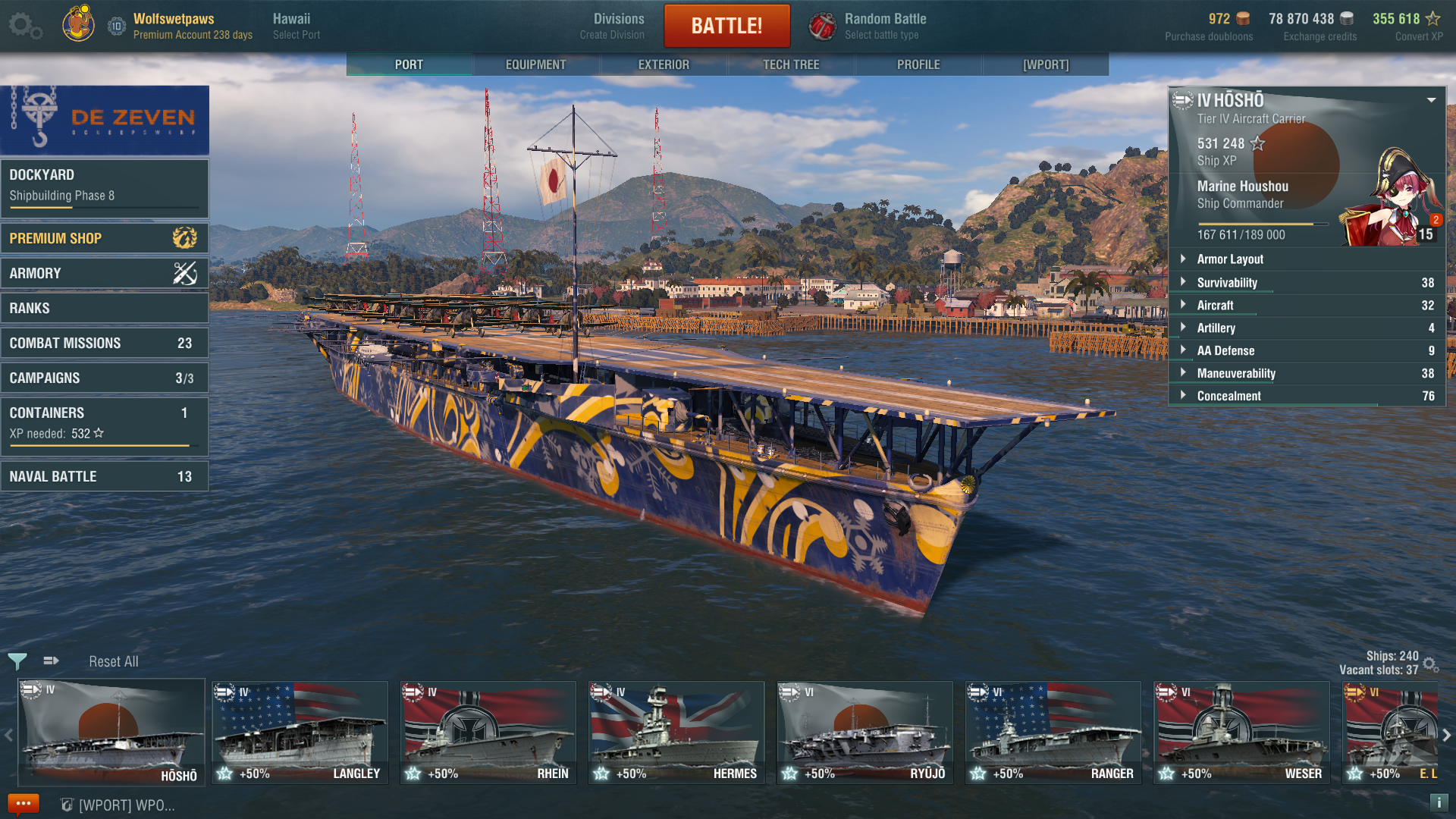This screenshot has width=1456, height=819.
Task: Start the battle with the BATTLE! button
Action: (x=726, y=26)
